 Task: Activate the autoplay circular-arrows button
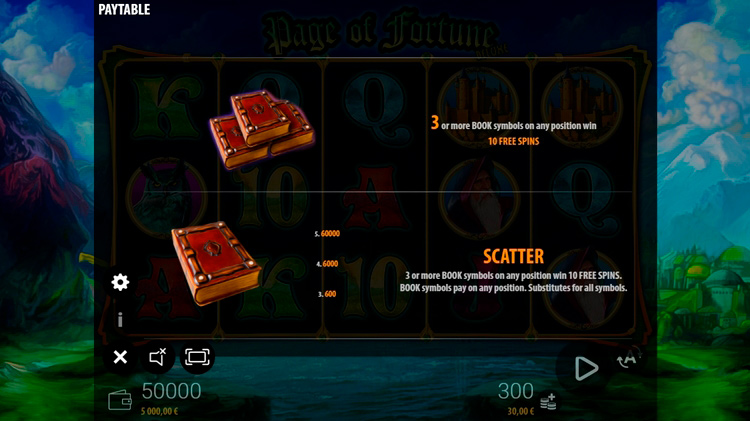coord(629,360)
